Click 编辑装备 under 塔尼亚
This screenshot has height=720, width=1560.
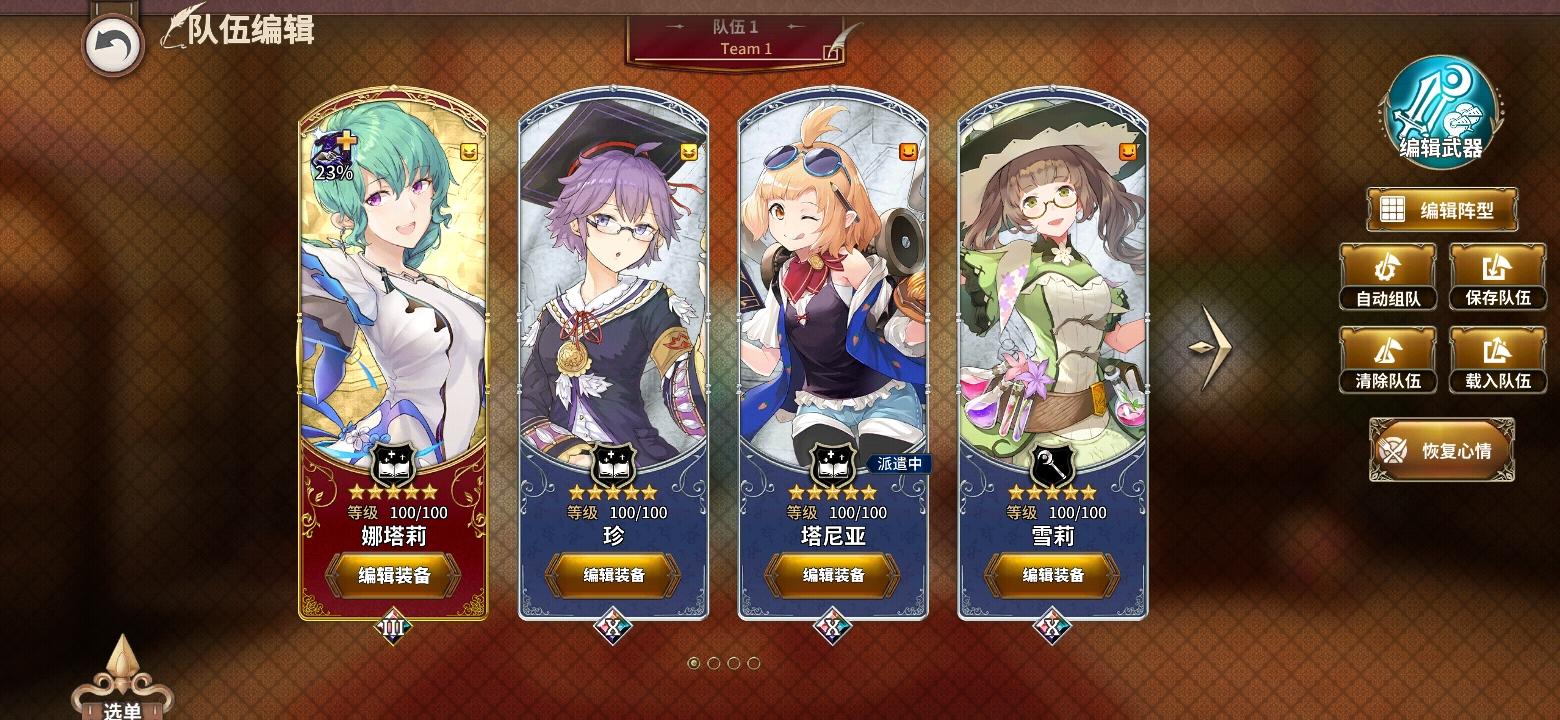click(x=831, y=577)
